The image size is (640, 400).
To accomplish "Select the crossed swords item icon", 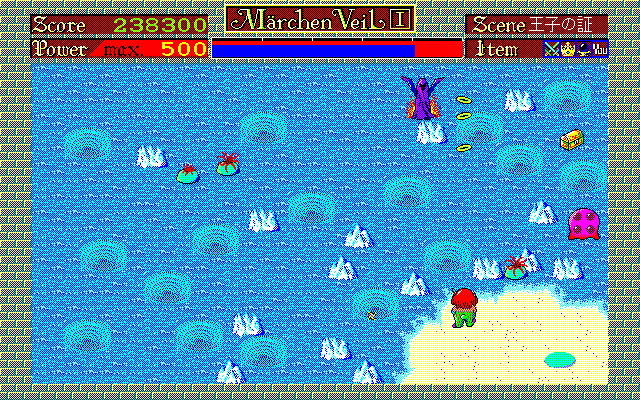I will point(551,48).
